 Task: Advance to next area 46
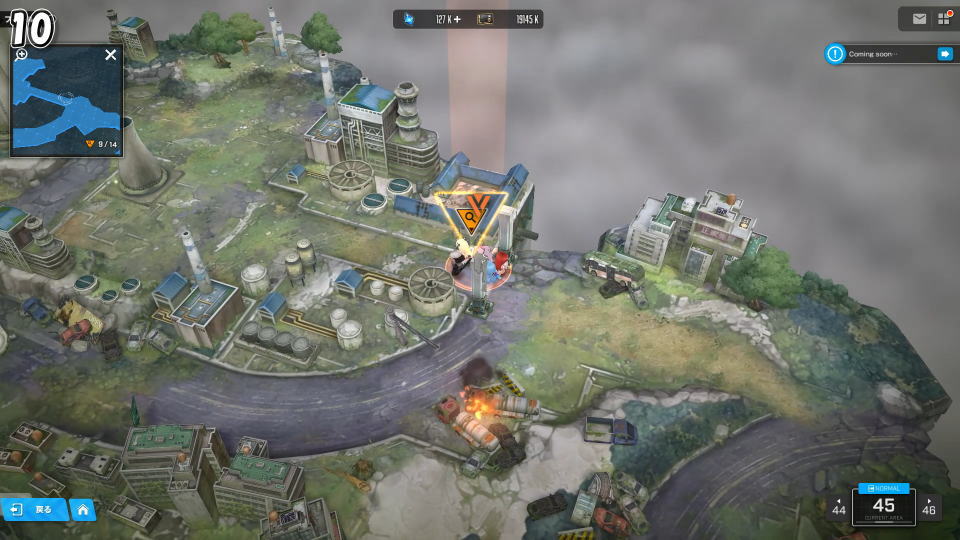[x=930, y=506]
